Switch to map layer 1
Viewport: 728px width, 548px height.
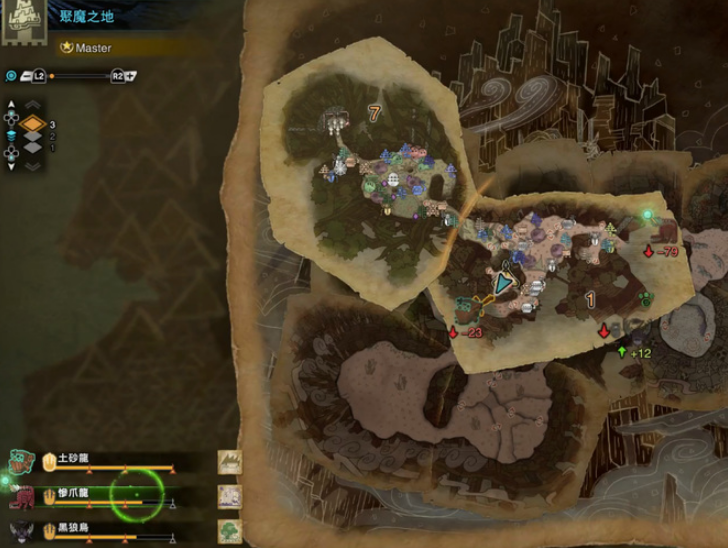click(33, 148)
